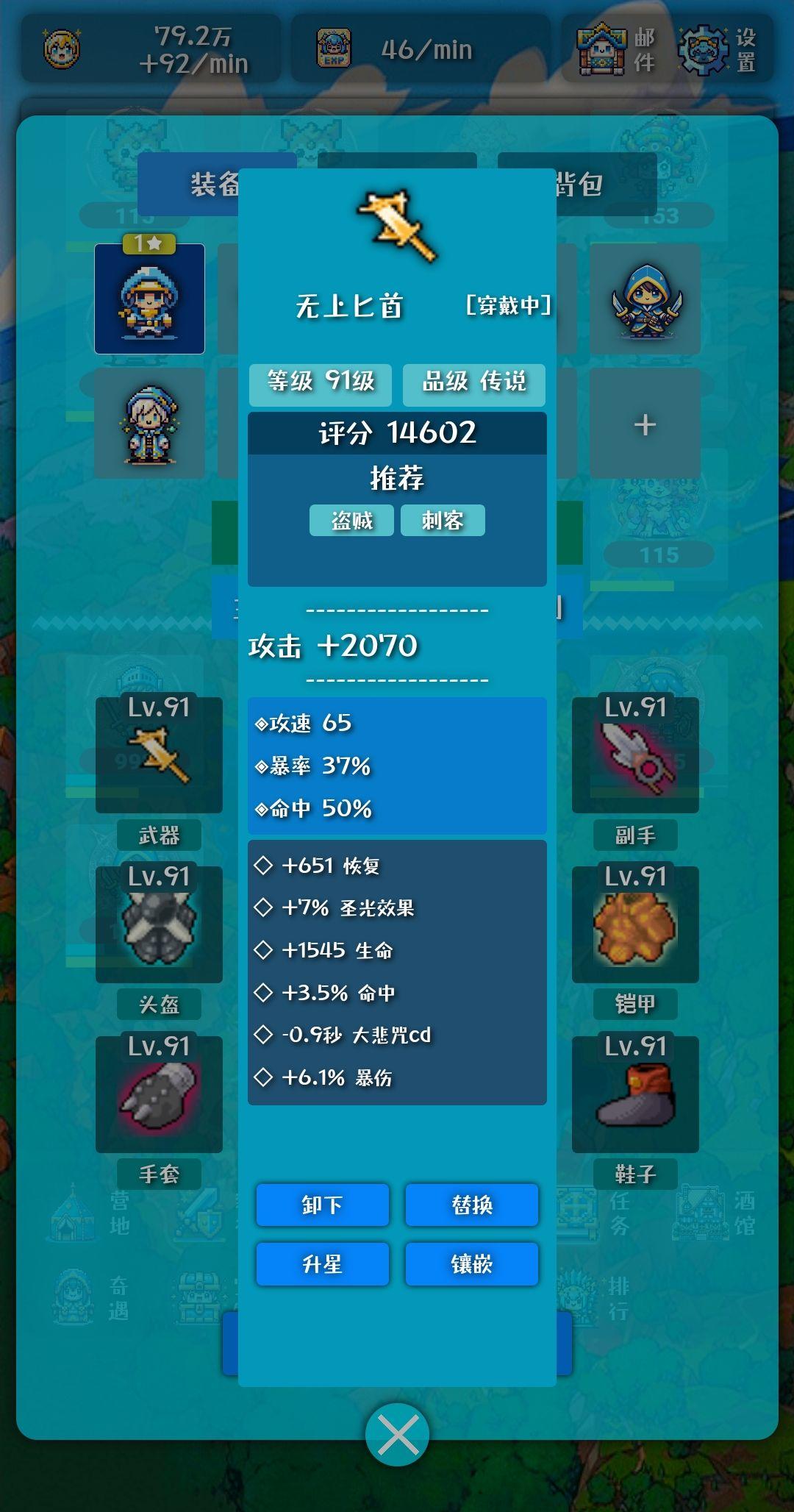Open the 镶嵌 inlay option
The height and width of the screenshot is (1512, 794).
tap(471, 1264)
